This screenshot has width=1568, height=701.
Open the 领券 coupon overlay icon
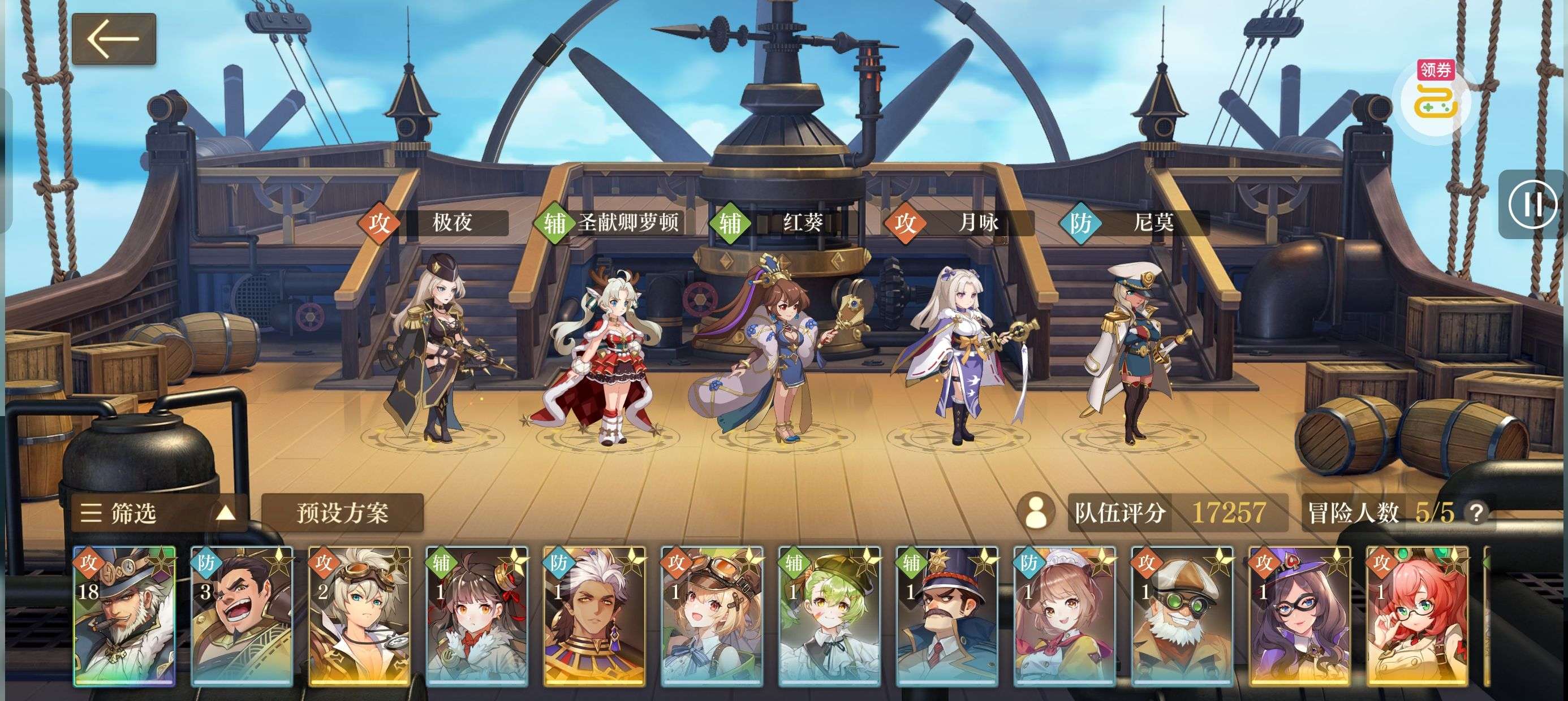pos(1435,97)
